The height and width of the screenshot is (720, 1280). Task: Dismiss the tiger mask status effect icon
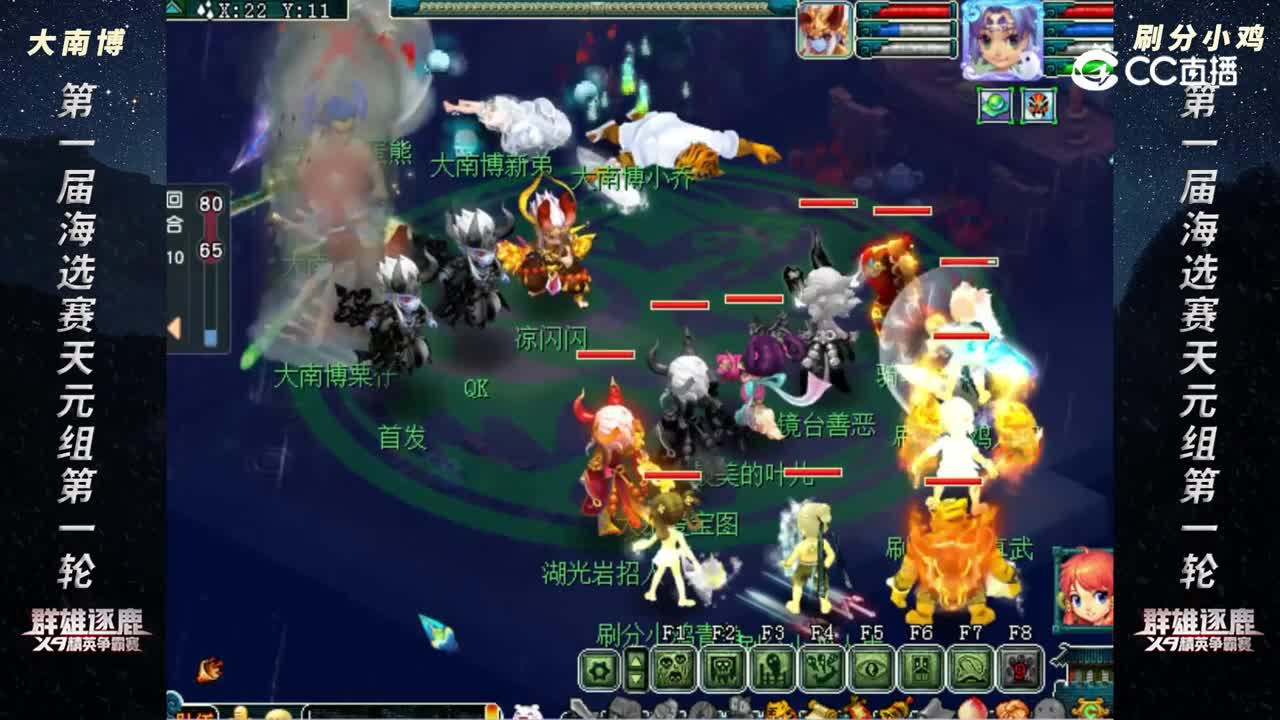(1038, 104)
